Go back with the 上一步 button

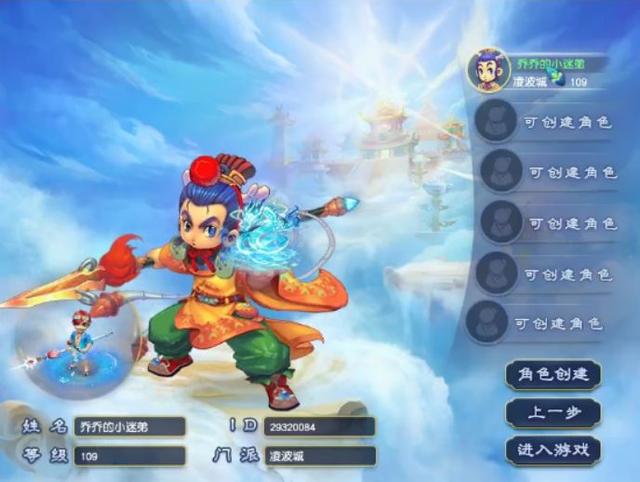point(553,412)
